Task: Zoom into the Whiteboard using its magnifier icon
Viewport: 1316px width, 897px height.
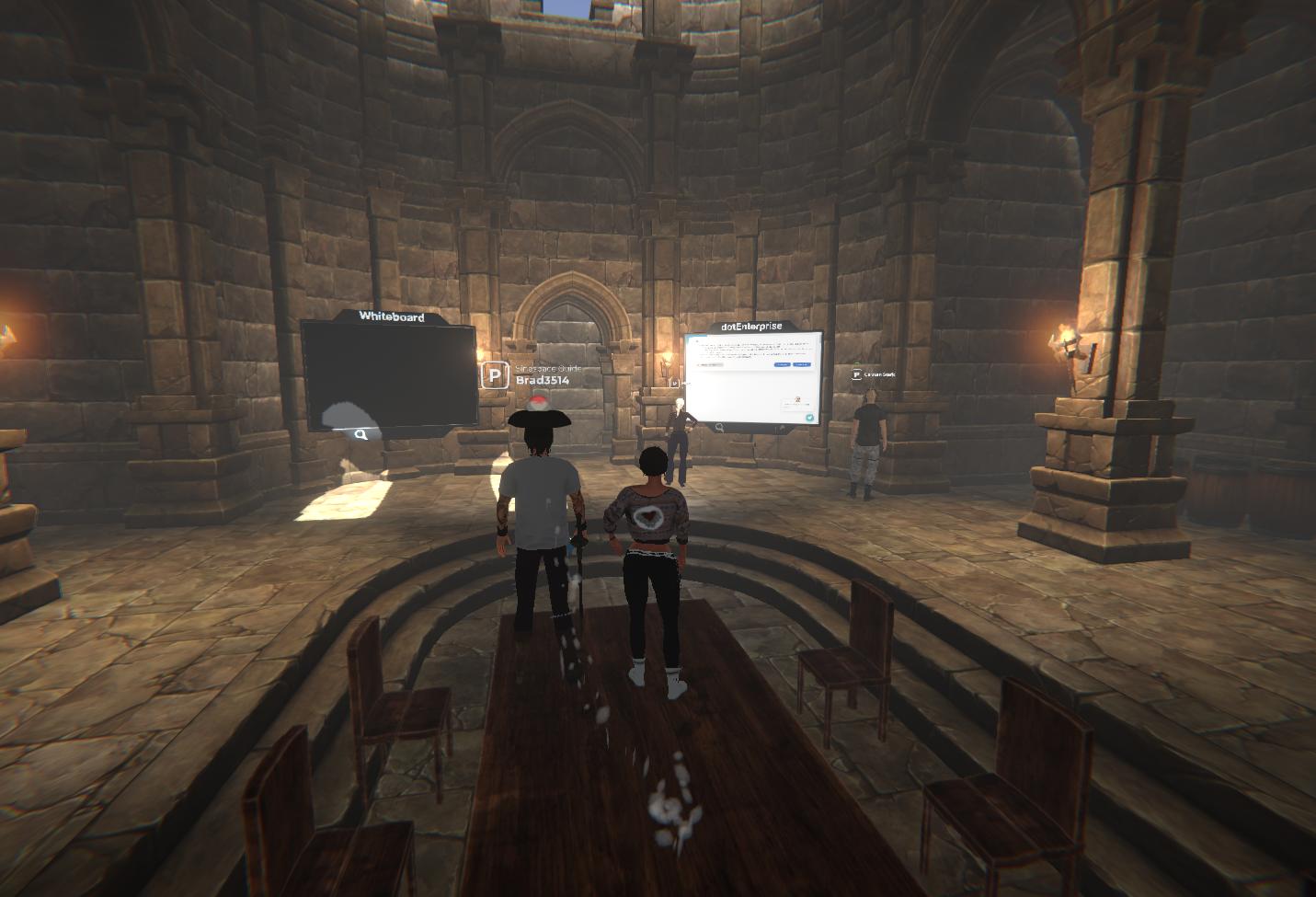Action: pos(361,434)
